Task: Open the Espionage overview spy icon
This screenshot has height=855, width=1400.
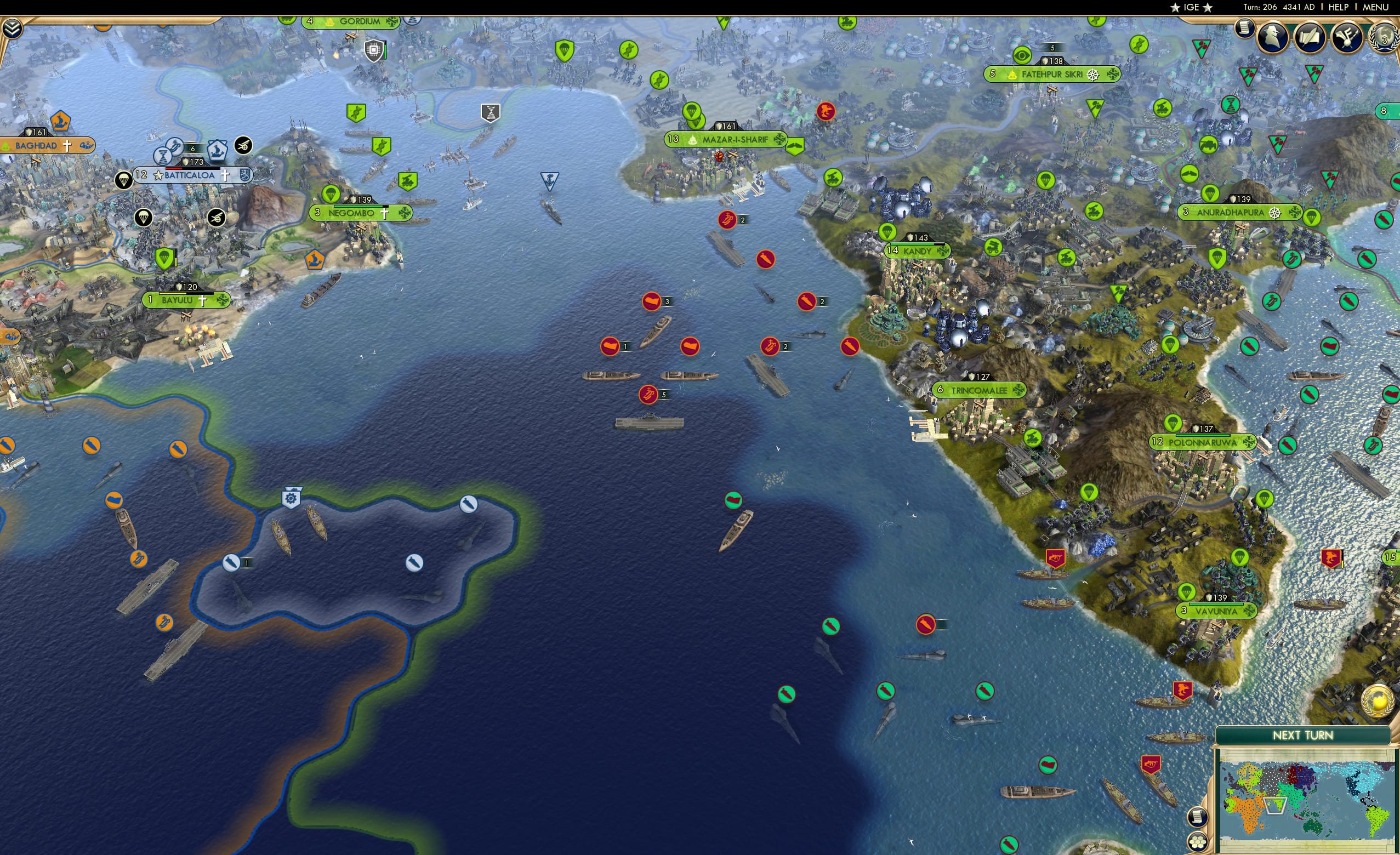Action: (1272, 37)
